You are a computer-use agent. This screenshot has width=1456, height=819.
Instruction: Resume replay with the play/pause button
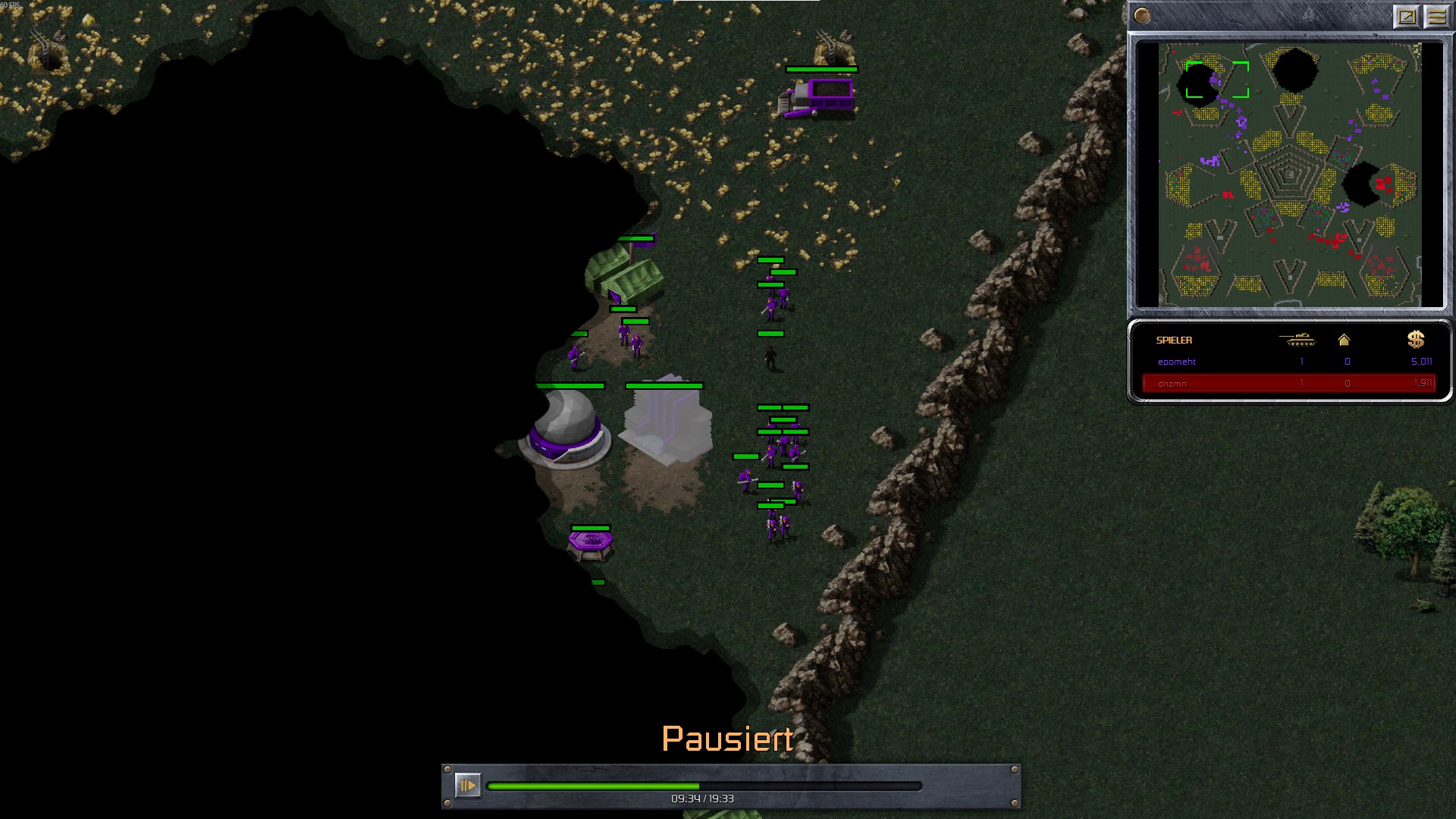[x=467, y=785]
